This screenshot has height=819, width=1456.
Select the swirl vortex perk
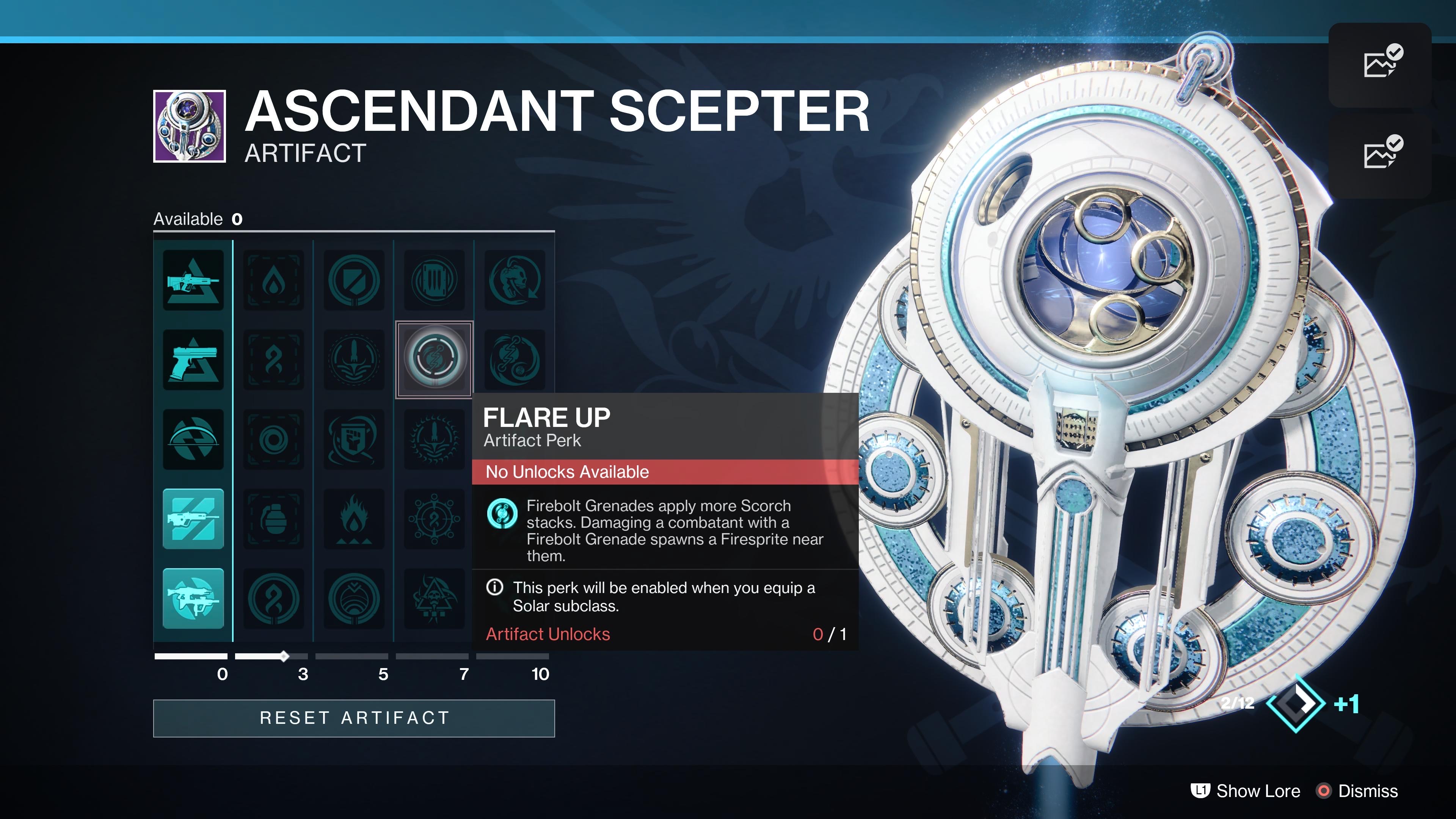coord(273,439)
